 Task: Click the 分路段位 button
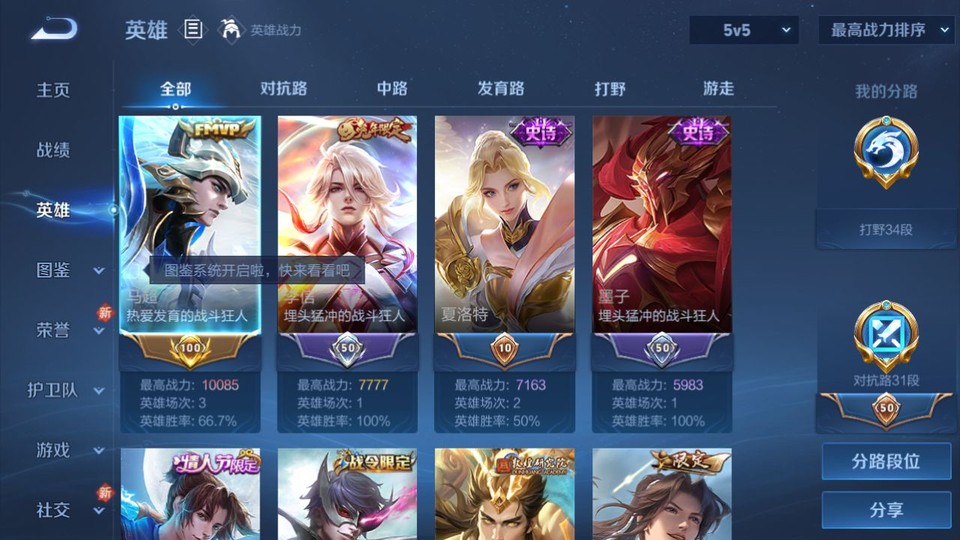(x=886, y=462)
